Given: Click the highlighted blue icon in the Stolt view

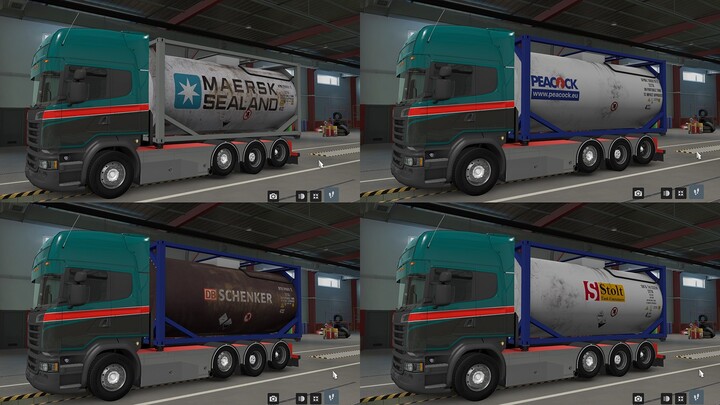Looking at the screenshot, I should coord(697,397).
